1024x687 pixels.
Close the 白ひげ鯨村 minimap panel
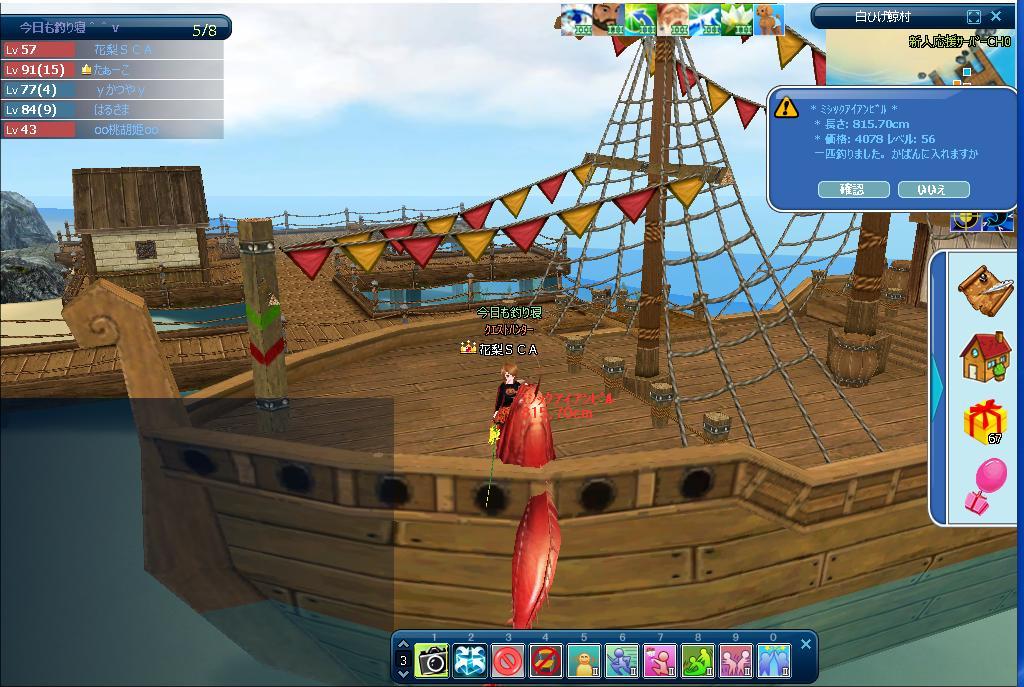pyautogui.click(x=996, y=16)
